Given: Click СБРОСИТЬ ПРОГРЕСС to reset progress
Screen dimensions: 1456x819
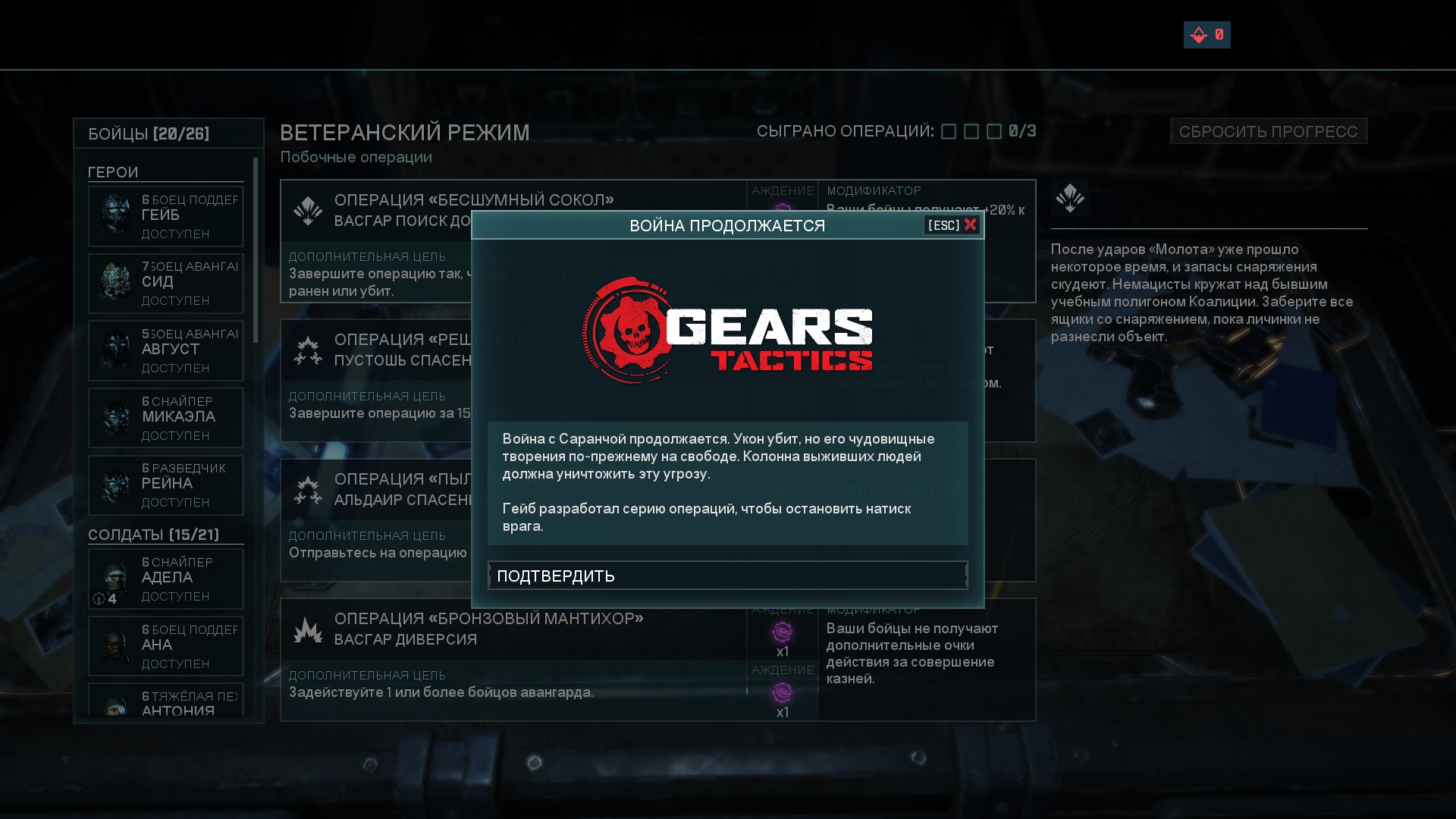Looking at the screenshot, I should 1268,130.
